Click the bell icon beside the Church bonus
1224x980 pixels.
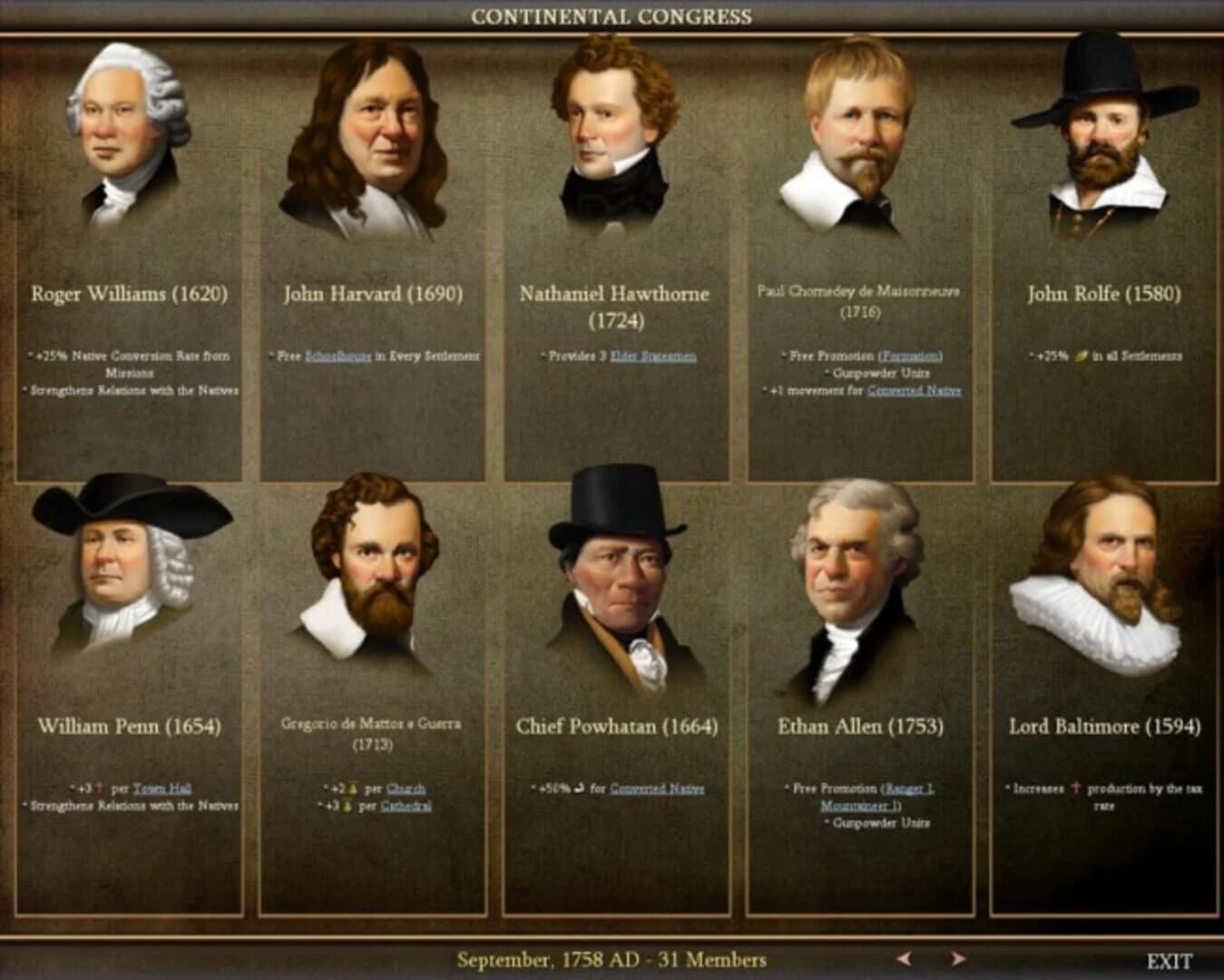coord(353,789)
